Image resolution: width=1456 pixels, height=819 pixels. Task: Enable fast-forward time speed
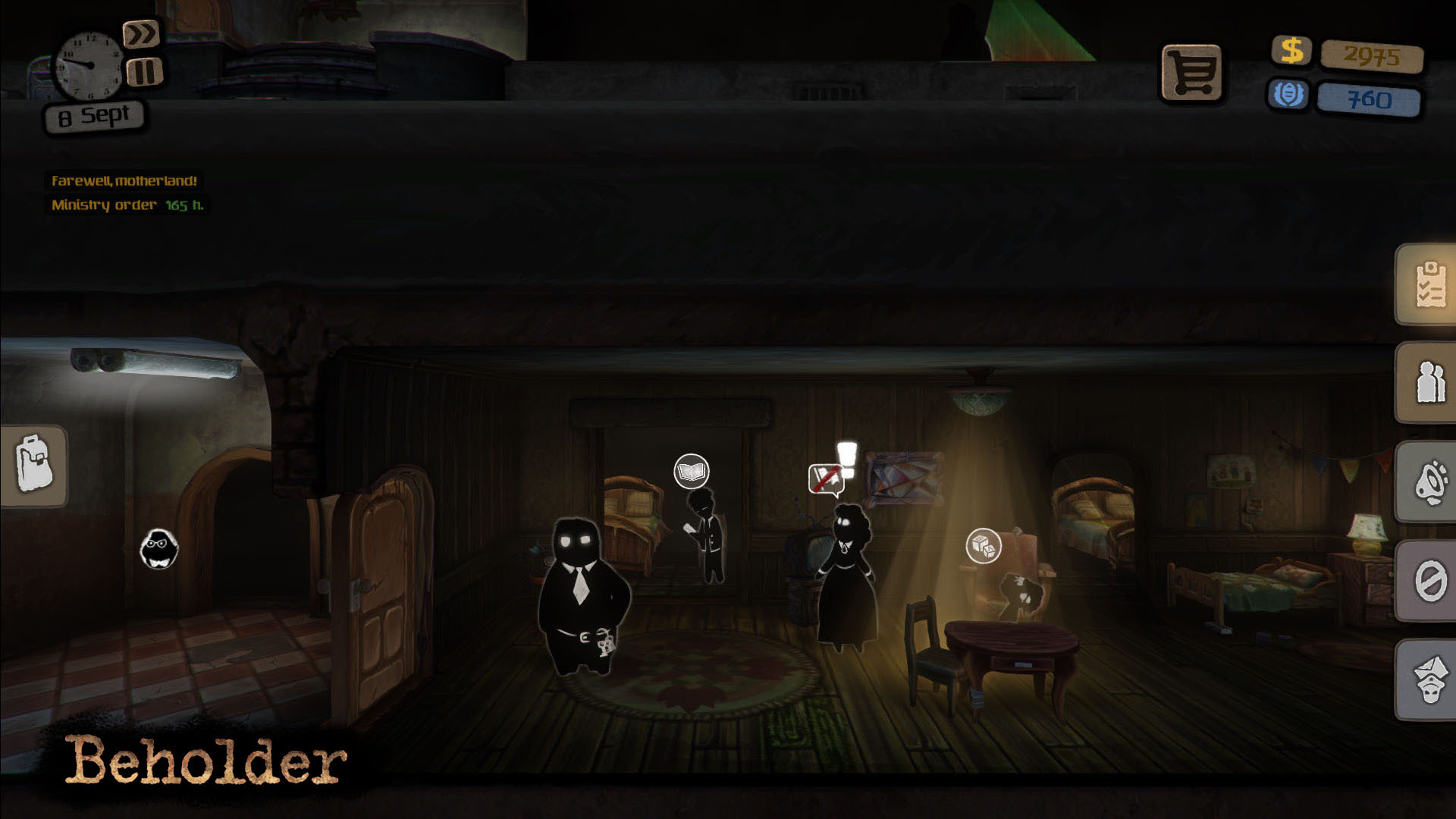tap(143, 33)
